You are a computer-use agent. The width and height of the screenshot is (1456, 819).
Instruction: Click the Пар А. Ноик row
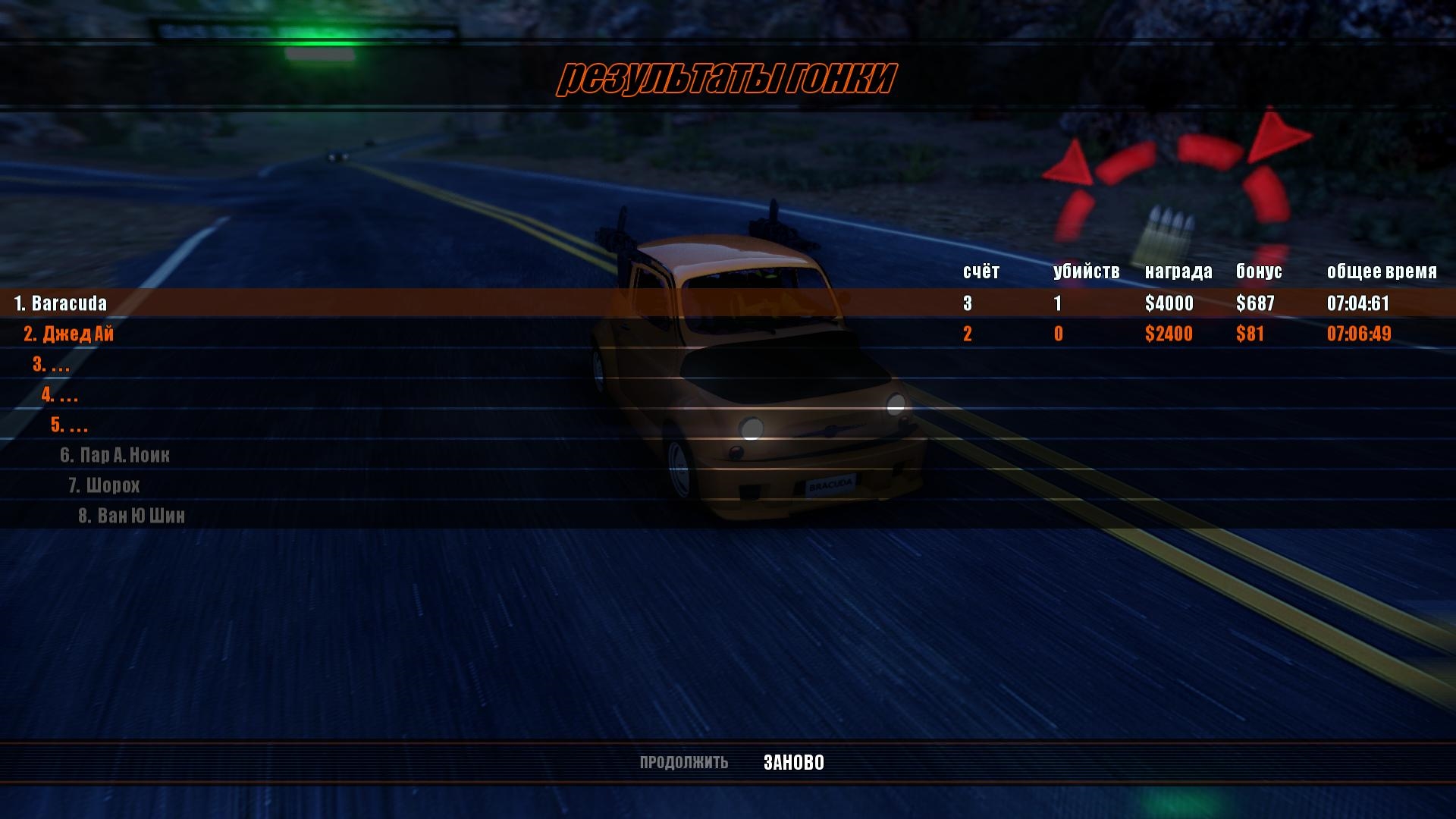click(x=115, y=455)
